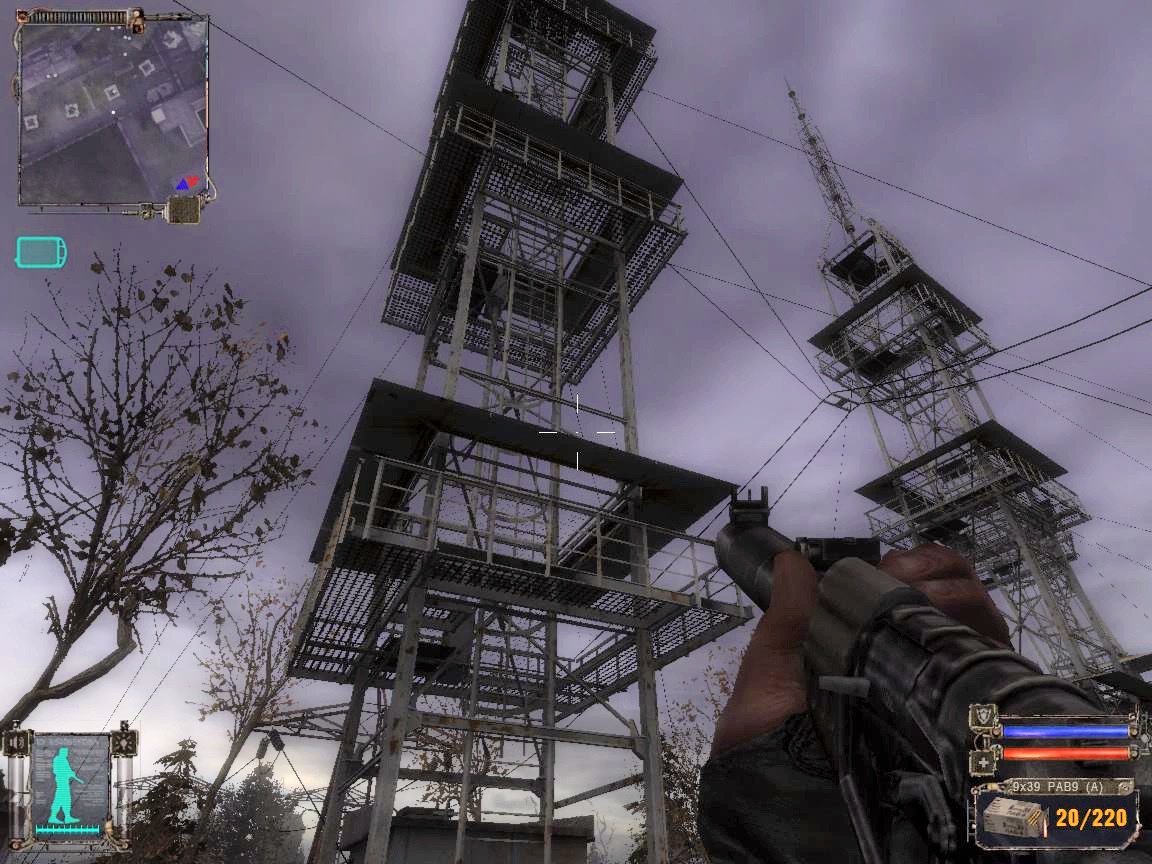Click the health cross icon beside the red bar
Screen dimensions: 1152x864
click(x=983, y=761)
